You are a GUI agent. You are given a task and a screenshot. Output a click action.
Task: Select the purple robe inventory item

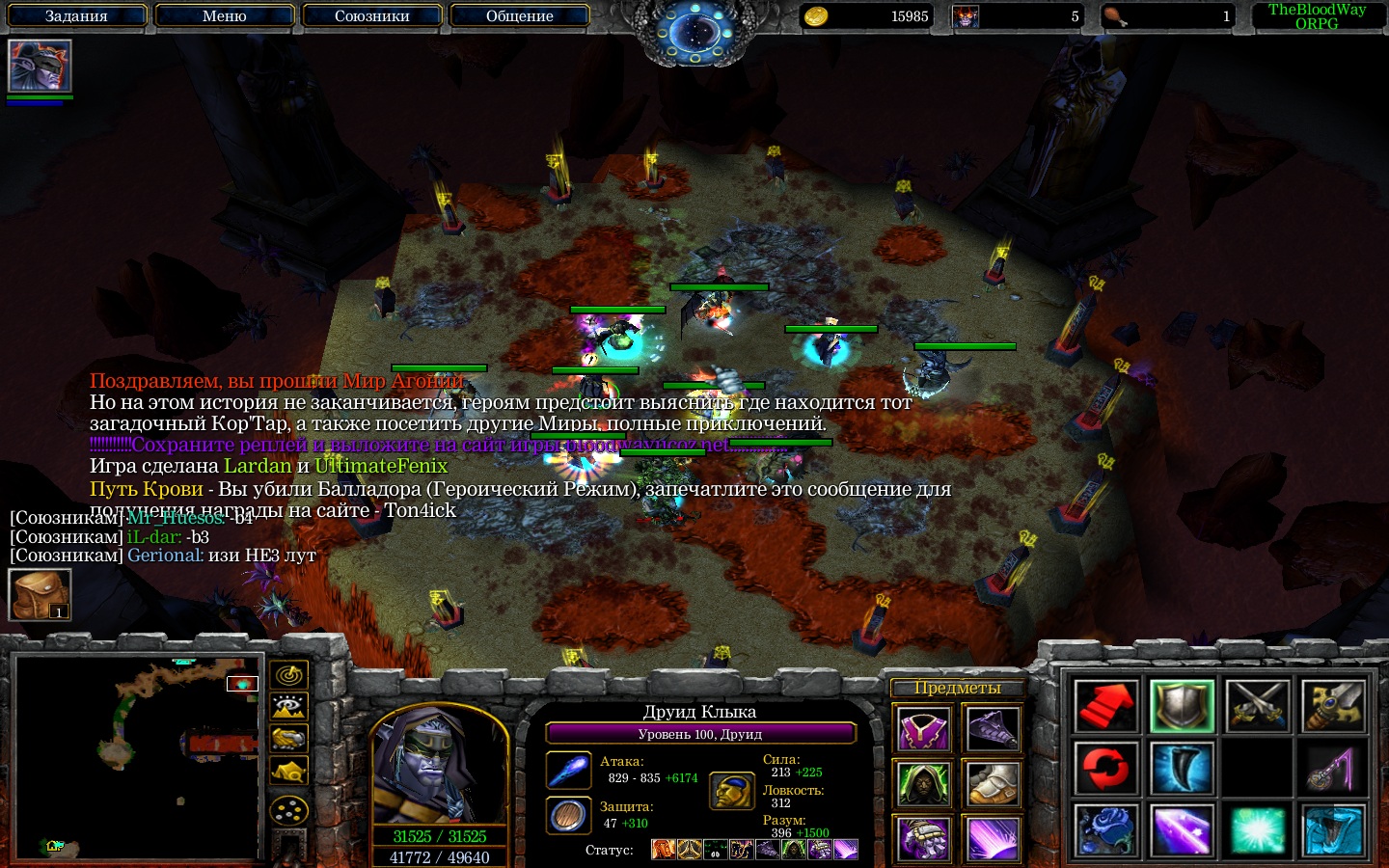tap(924, 729)
